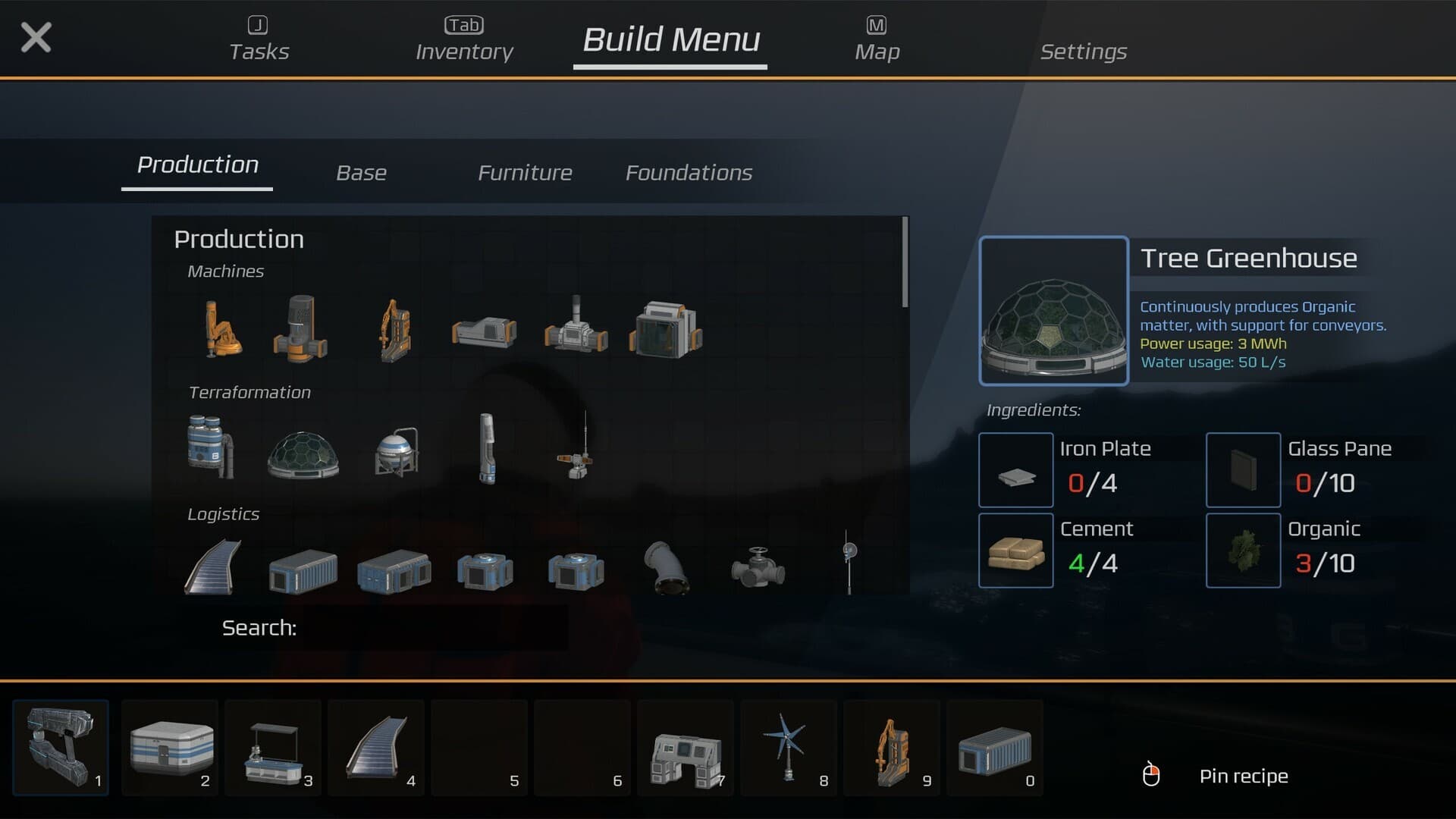Viewport: 1456px width, 819px height.
Task: Select the valve piece in Logistics
Action: coord(758,567)
